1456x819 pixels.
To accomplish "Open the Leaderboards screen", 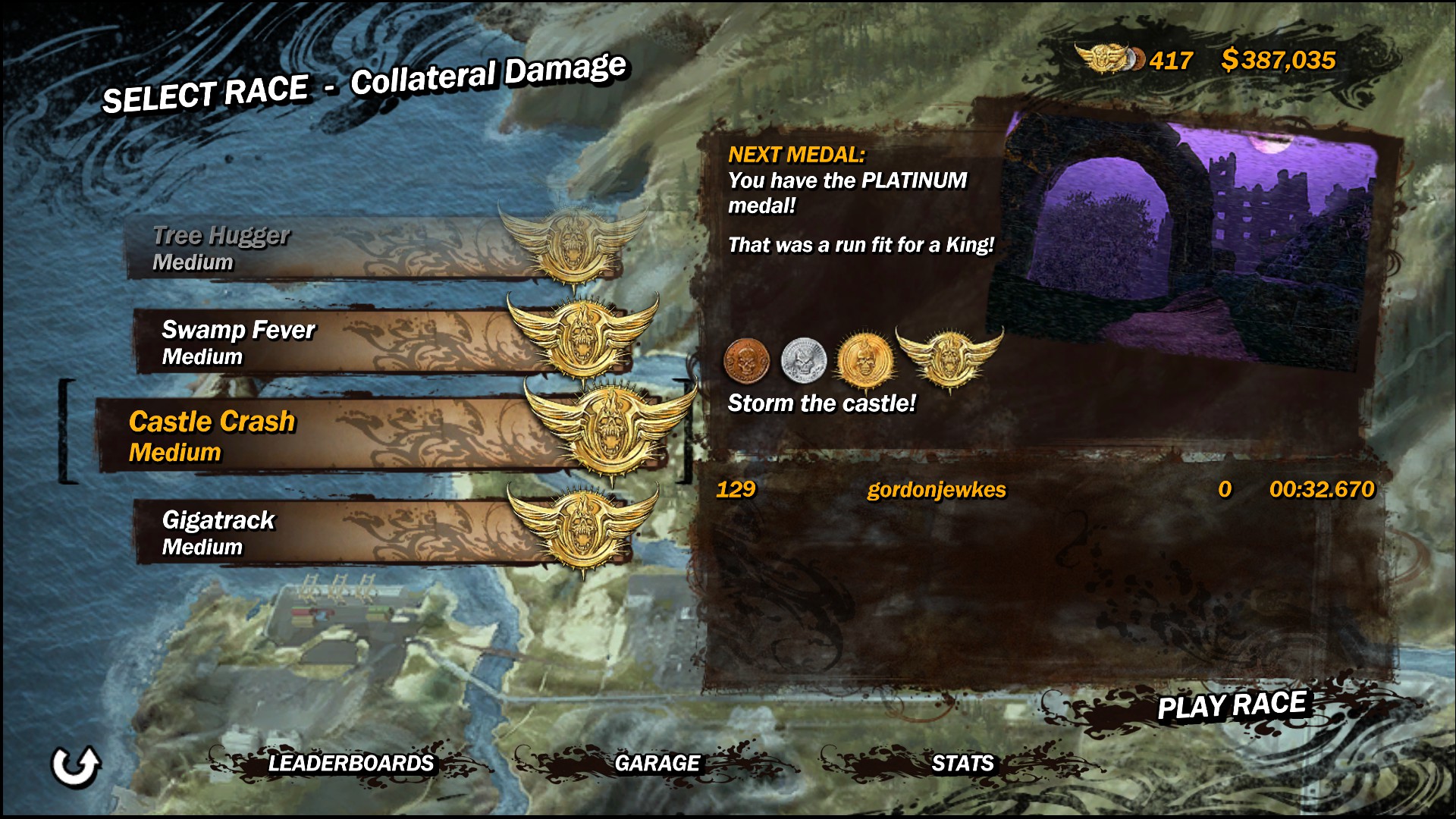I will 350,763.
